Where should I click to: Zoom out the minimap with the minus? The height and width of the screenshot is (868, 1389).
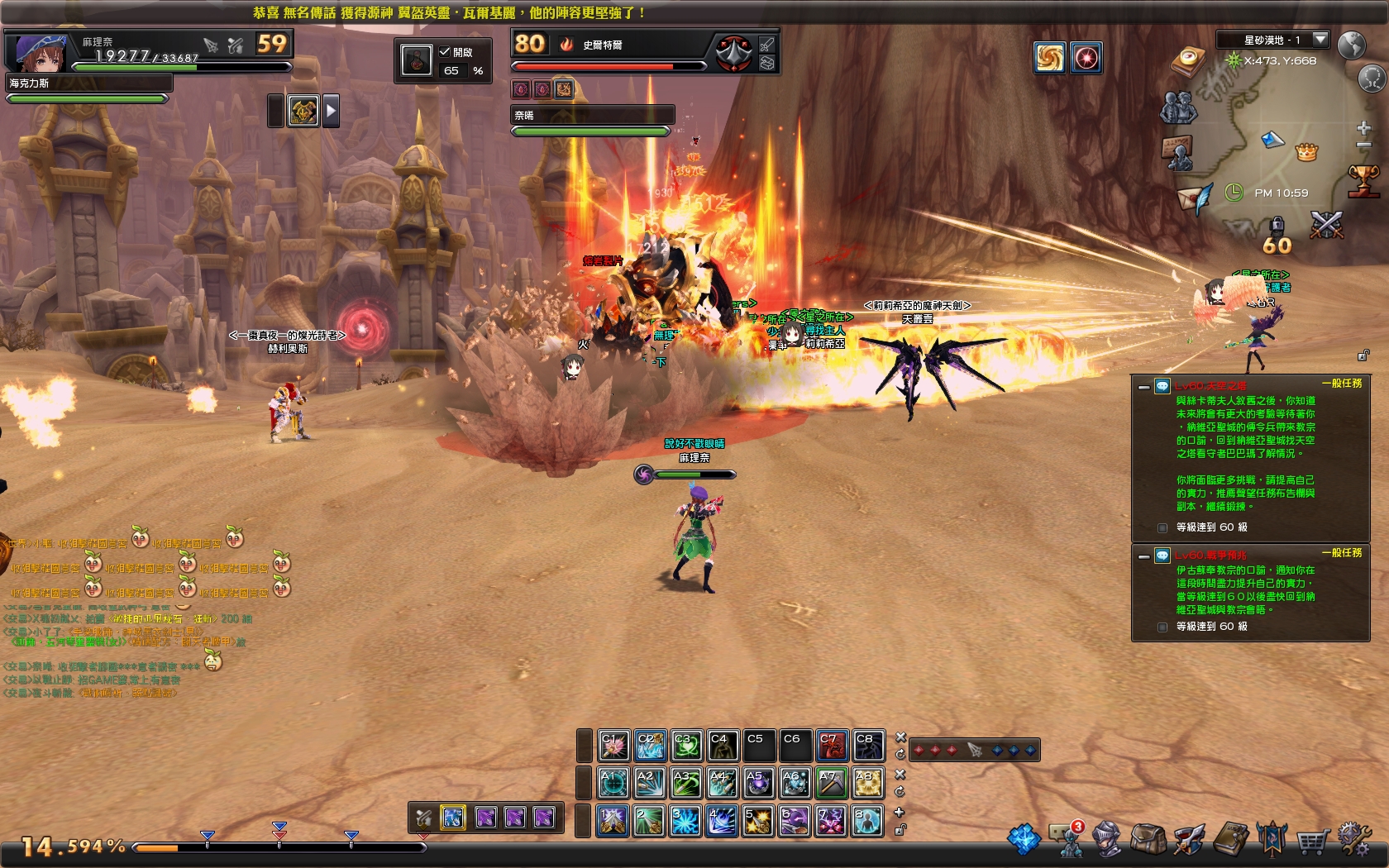point(1364,145)
